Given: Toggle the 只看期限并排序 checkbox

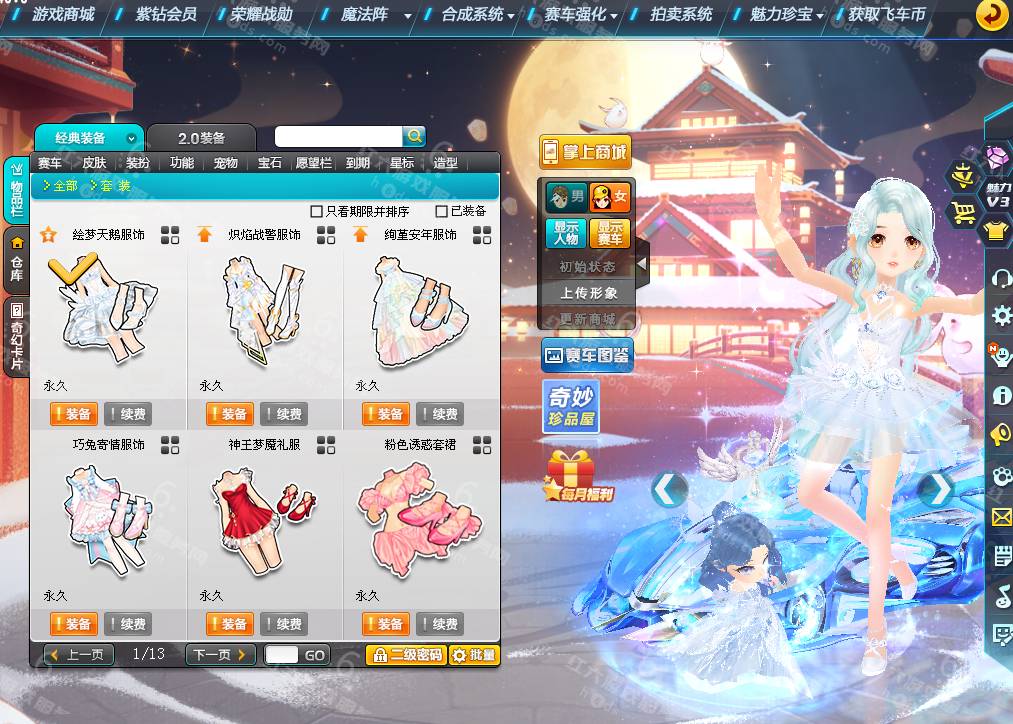Looking at the screenshot, I should 317,211.
